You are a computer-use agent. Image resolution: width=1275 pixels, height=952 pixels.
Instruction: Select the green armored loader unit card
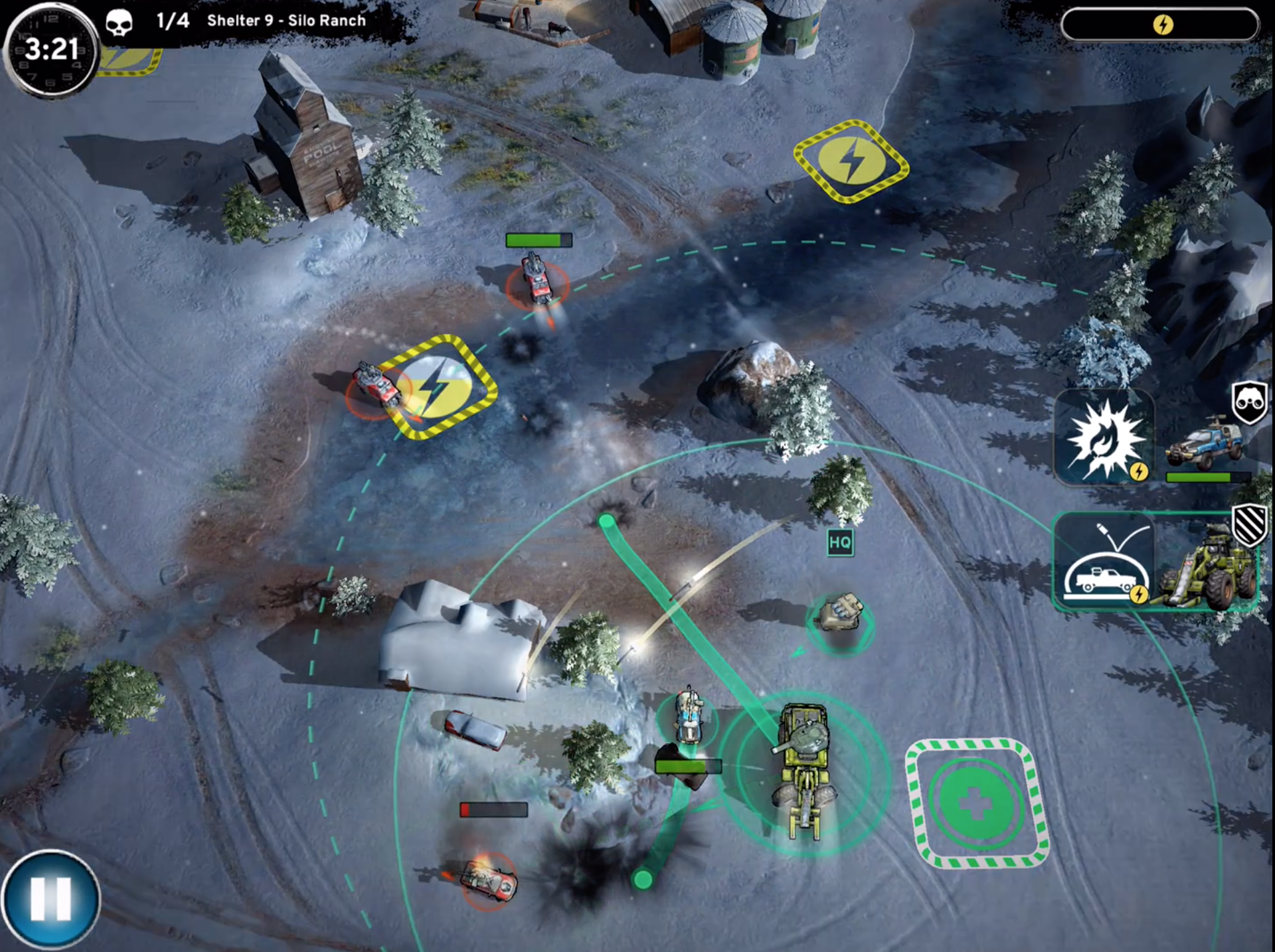point(1205,564)
